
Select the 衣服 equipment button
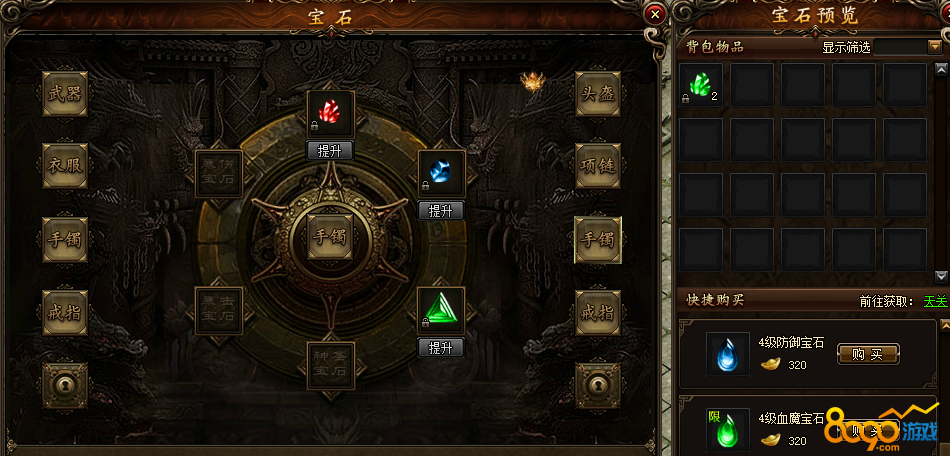(65, 165)
